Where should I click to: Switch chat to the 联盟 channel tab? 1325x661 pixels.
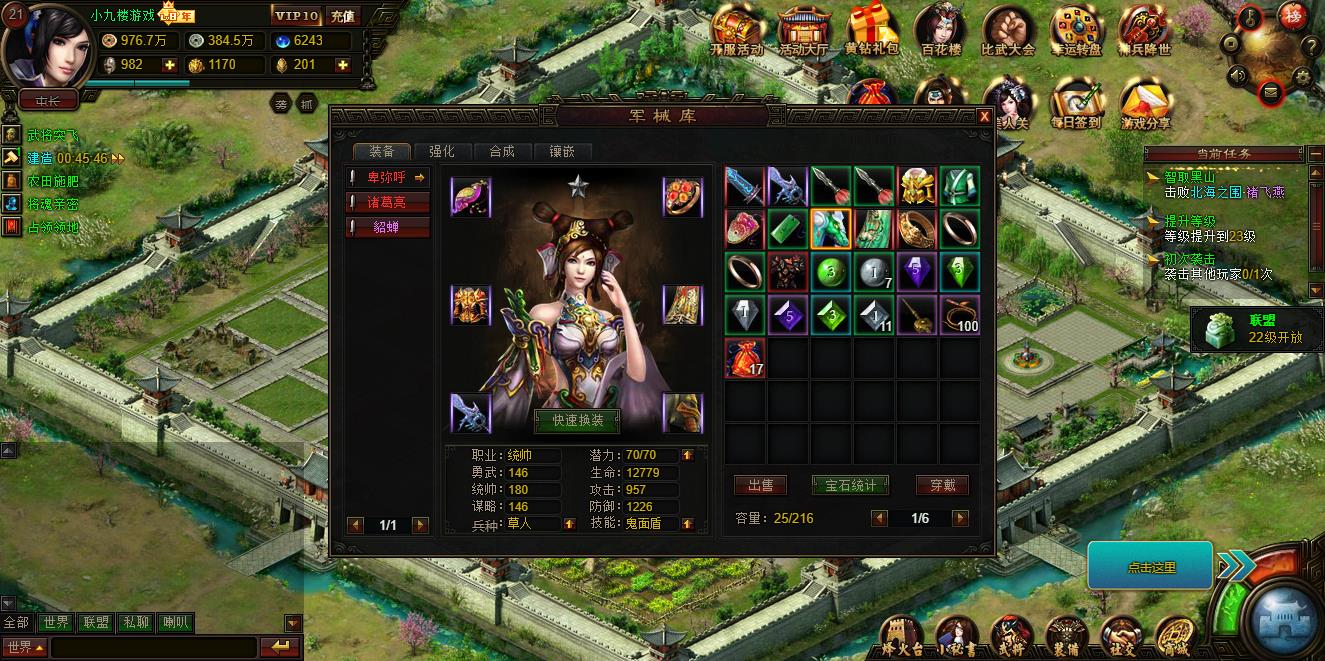point(97,623)
